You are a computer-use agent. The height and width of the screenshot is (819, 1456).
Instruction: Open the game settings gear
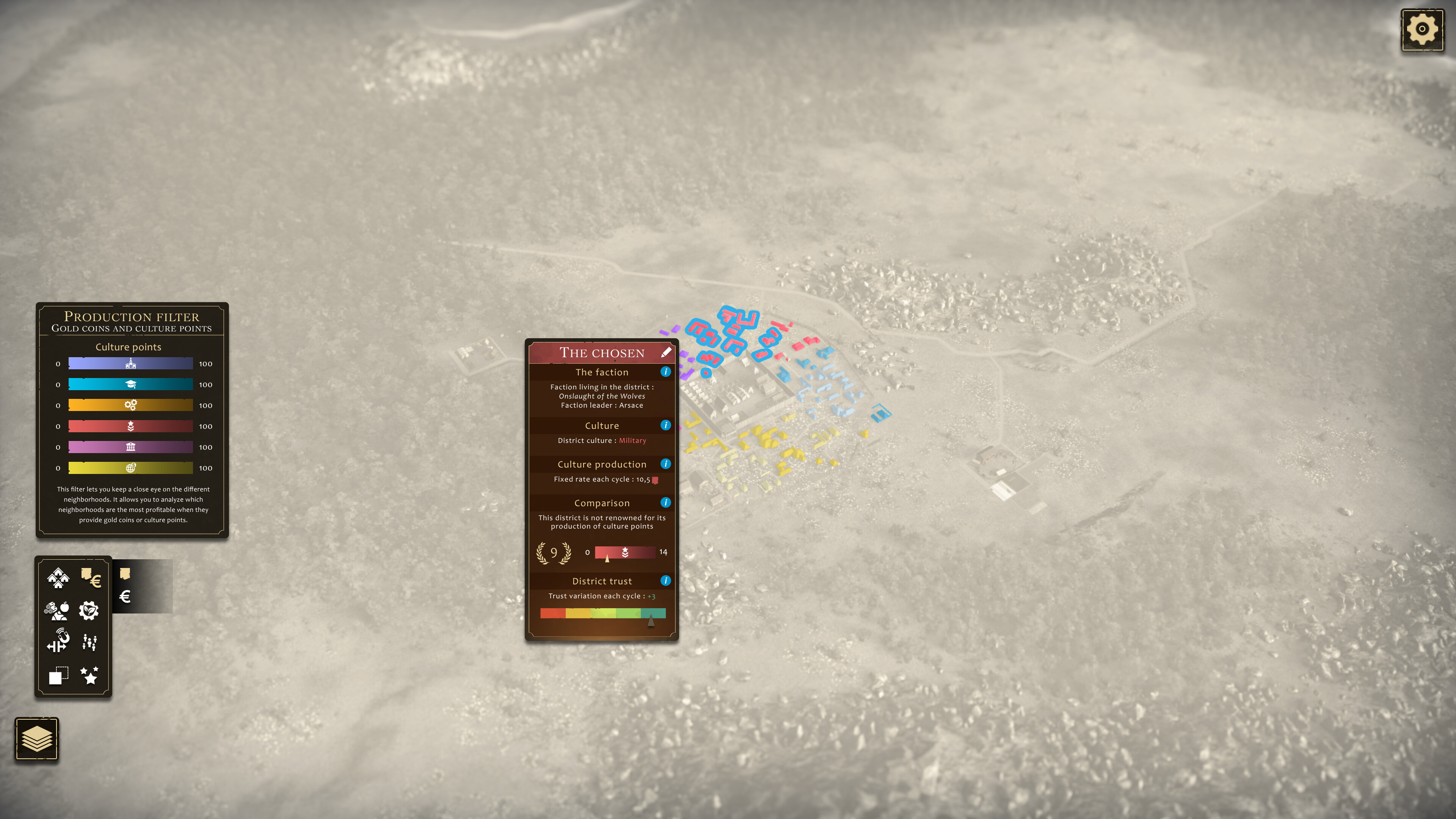[1423, 30]
